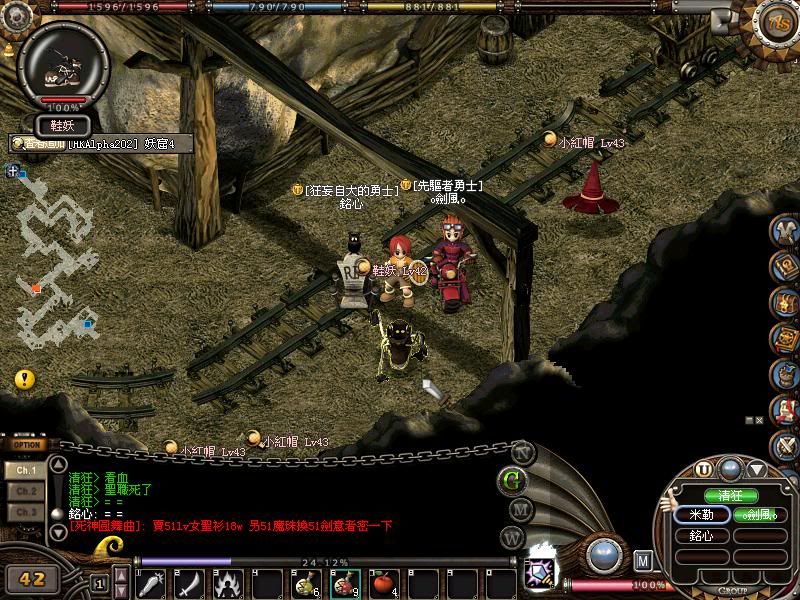The image size is (800, 600).
Task: Select party member 銘心 in group panel
Action: [x=702, y=536]
